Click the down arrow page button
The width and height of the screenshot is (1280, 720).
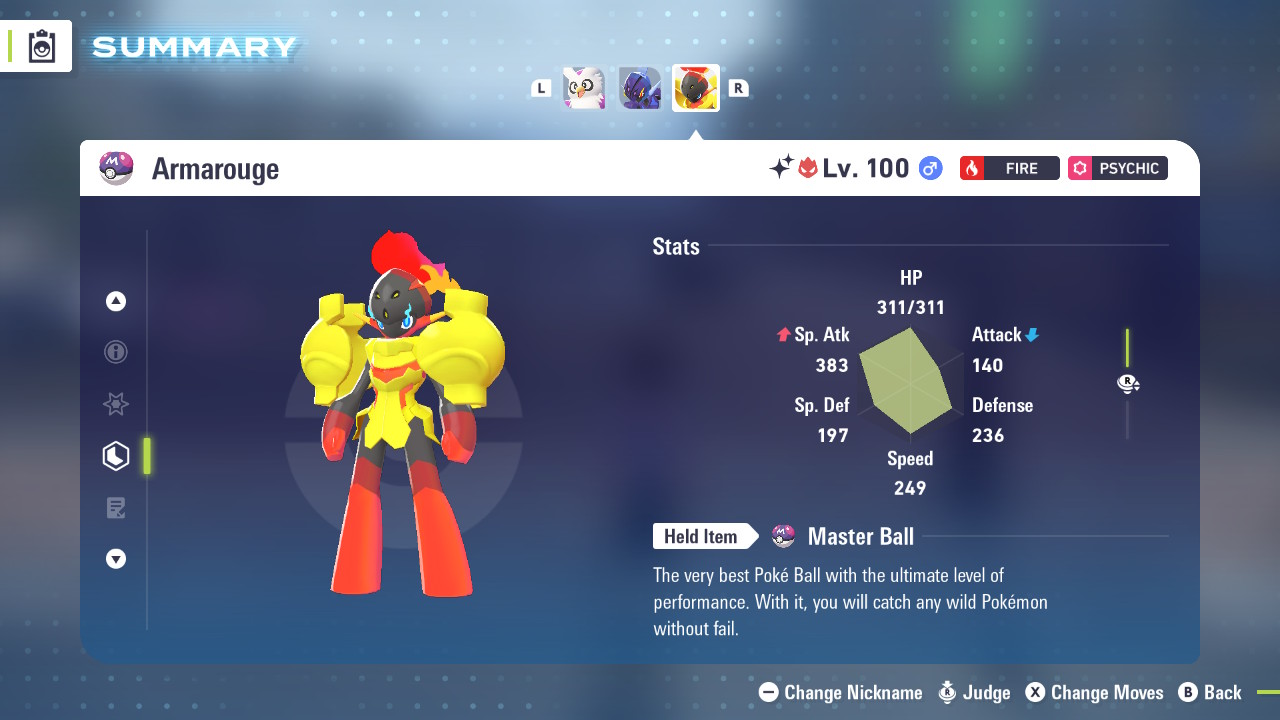(116, 559)
